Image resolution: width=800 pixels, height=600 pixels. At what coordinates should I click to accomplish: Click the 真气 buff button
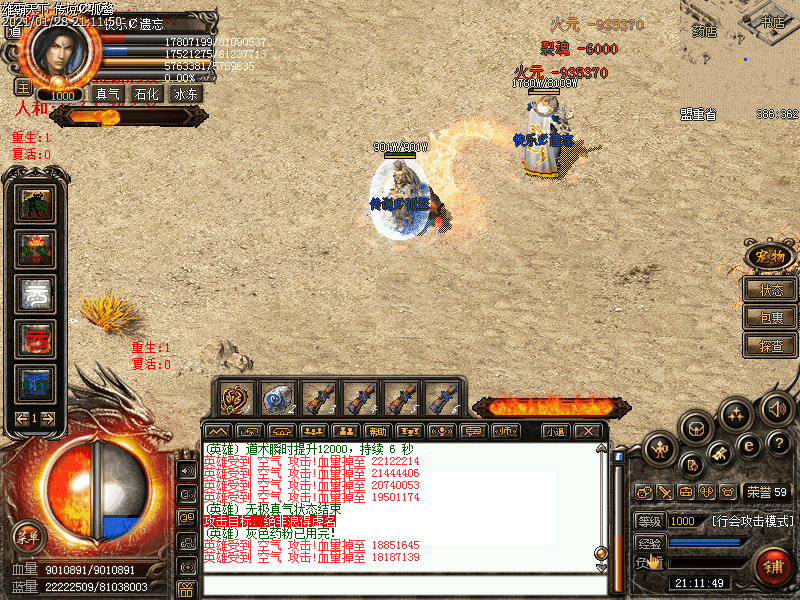click(107, 94)
